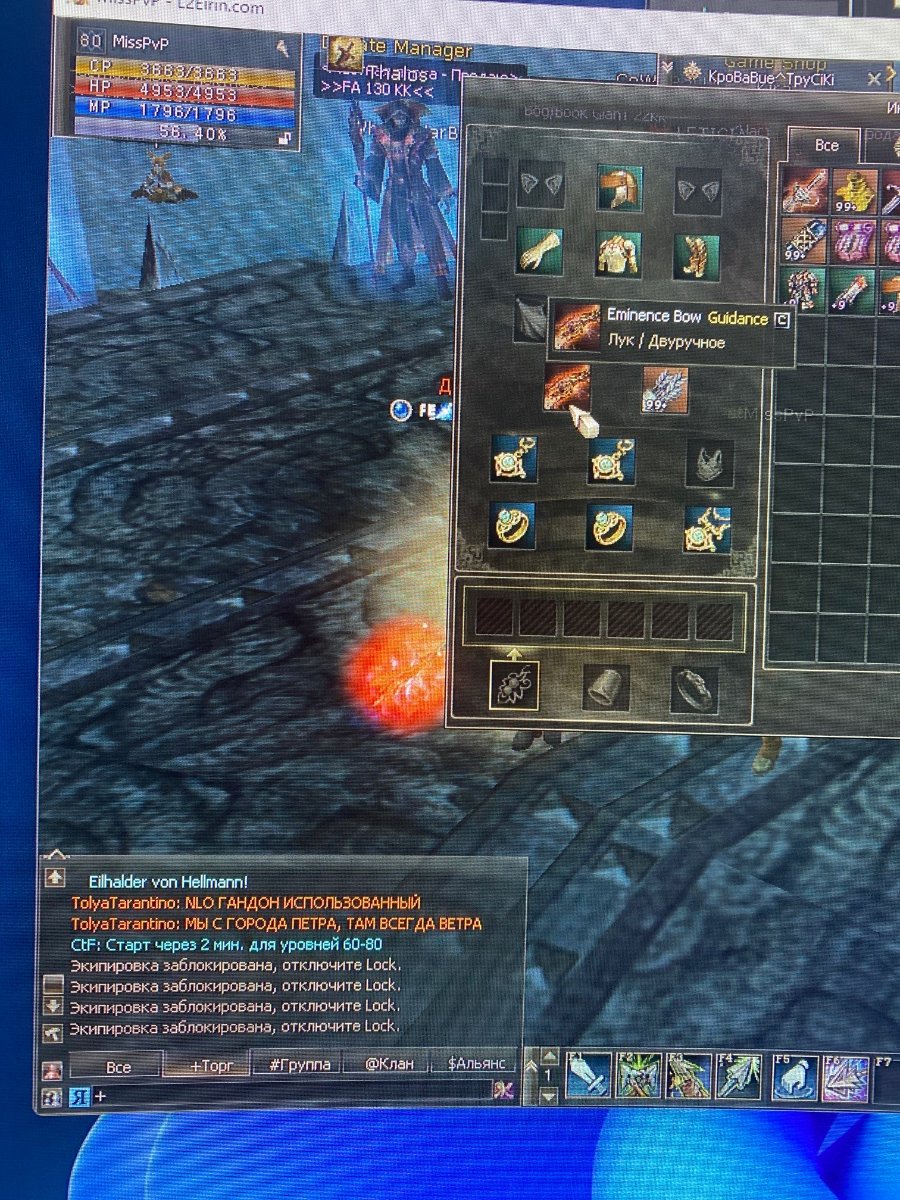
Task: Activate the F1 sword attack skill
Action: coord(588,1078)
